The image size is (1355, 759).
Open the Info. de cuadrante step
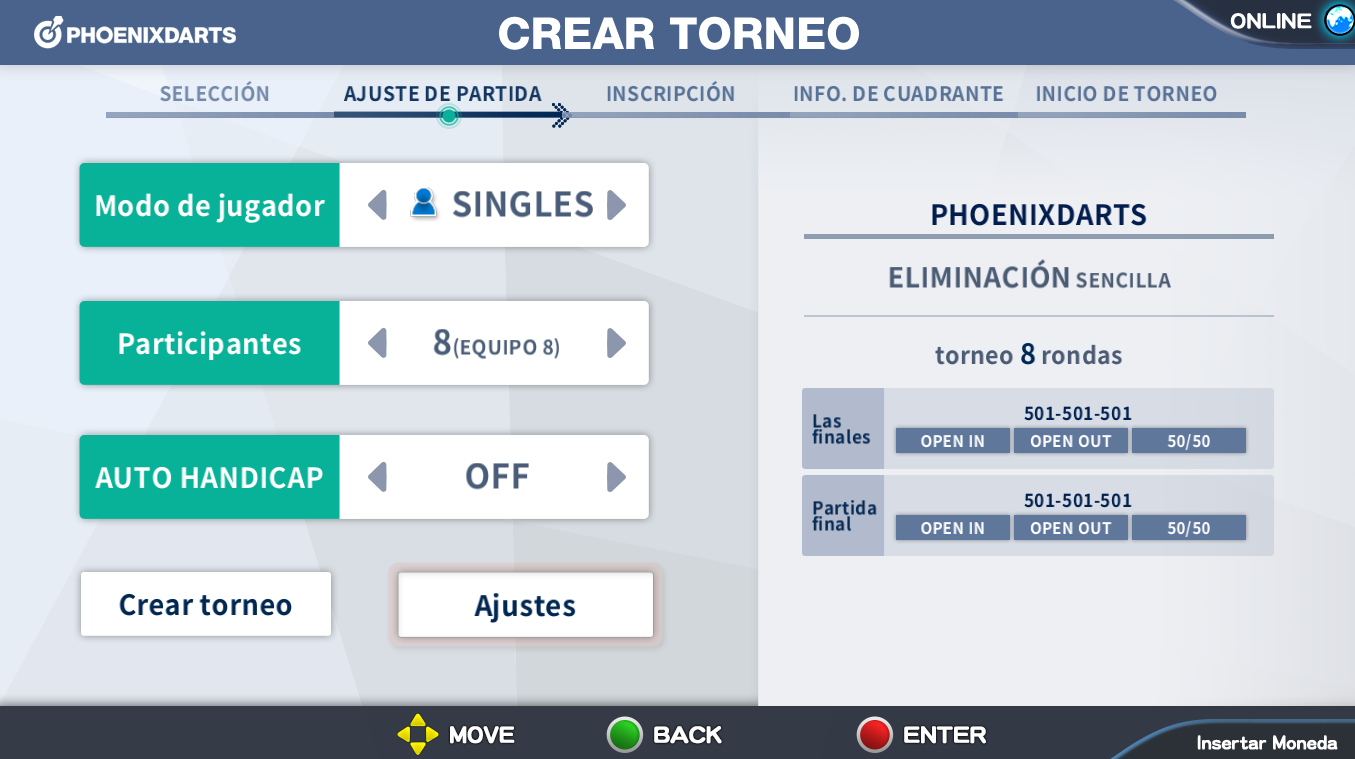898,94
